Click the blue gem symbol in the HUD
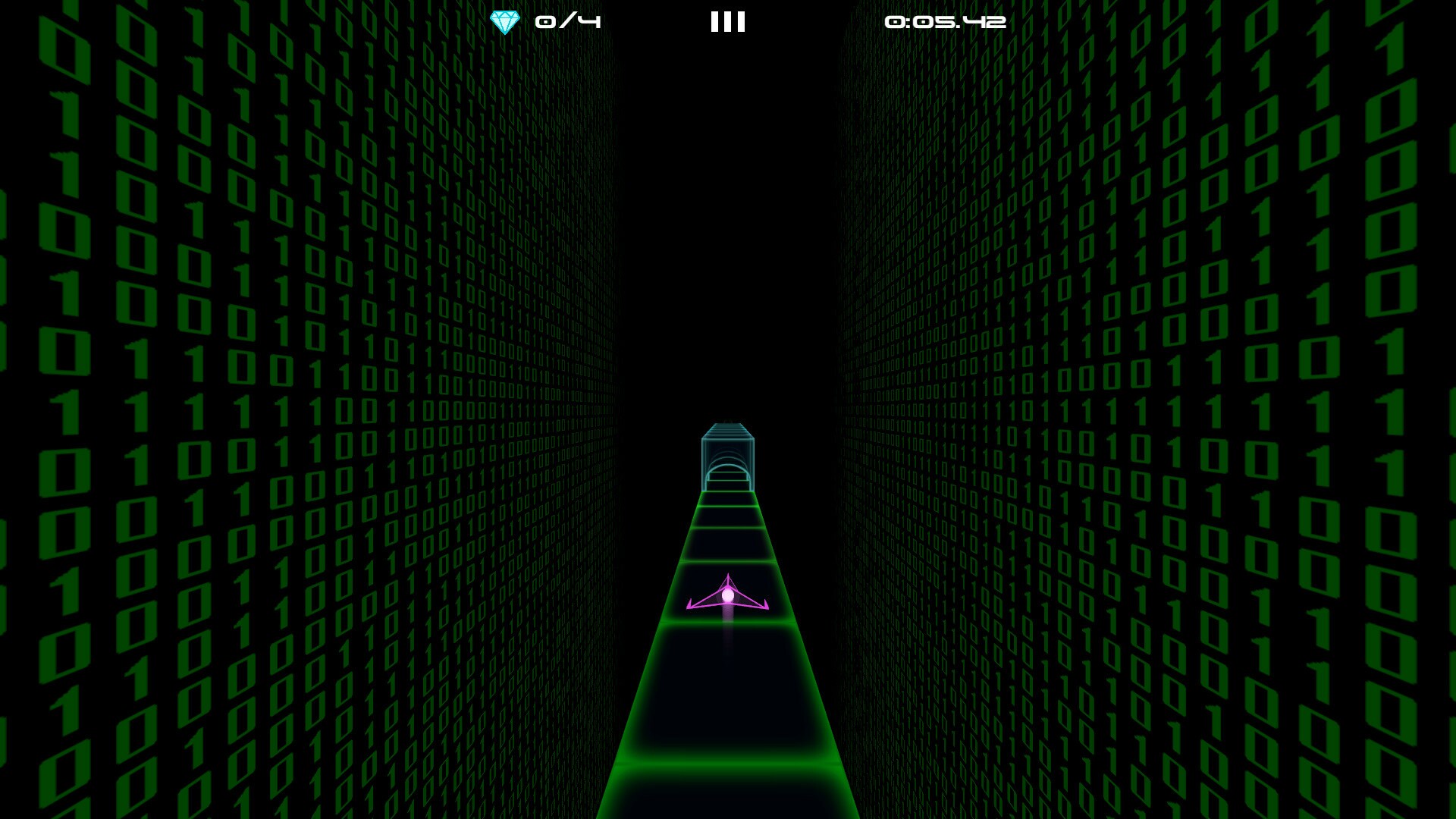 [x=505, y=21]
